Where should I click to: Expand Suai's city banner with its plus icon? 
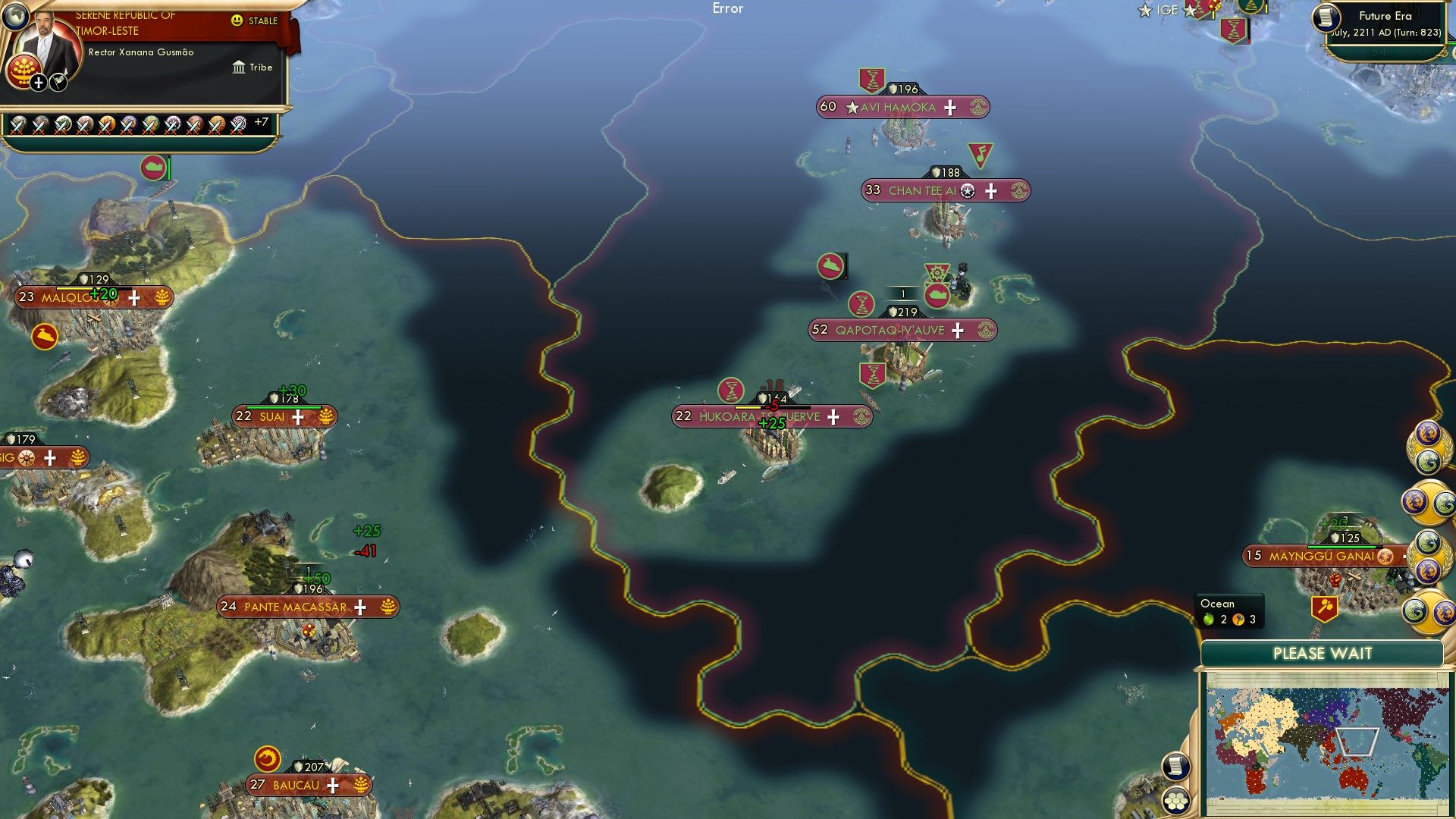(x=297, y=417)
